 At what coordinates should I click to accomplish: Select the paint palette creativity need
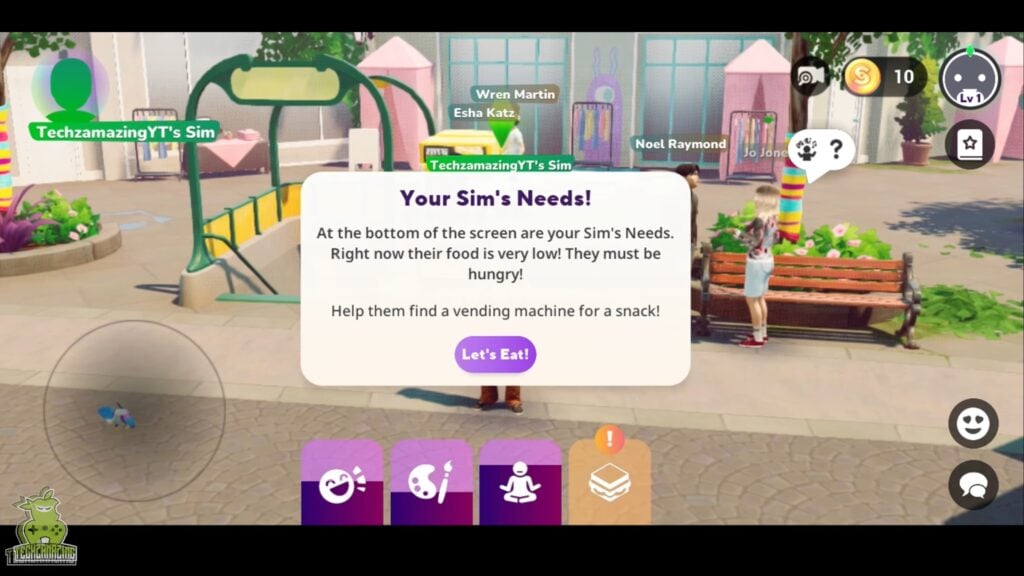[x=431, y=484]
